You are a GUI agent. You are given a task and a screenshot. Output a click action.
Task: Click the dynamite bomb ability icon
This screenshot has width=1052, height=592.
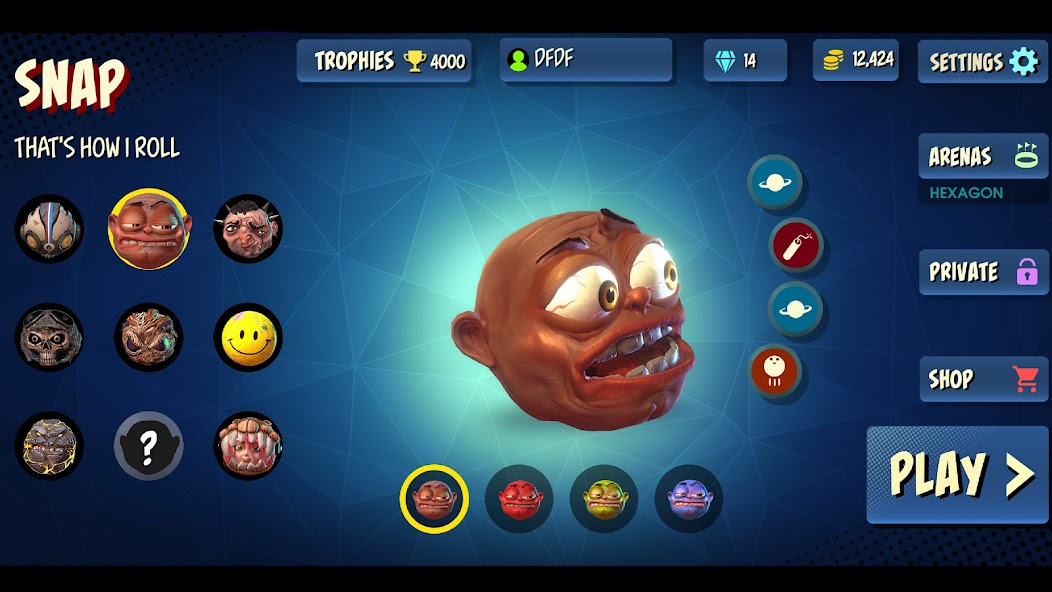[796, 245]
